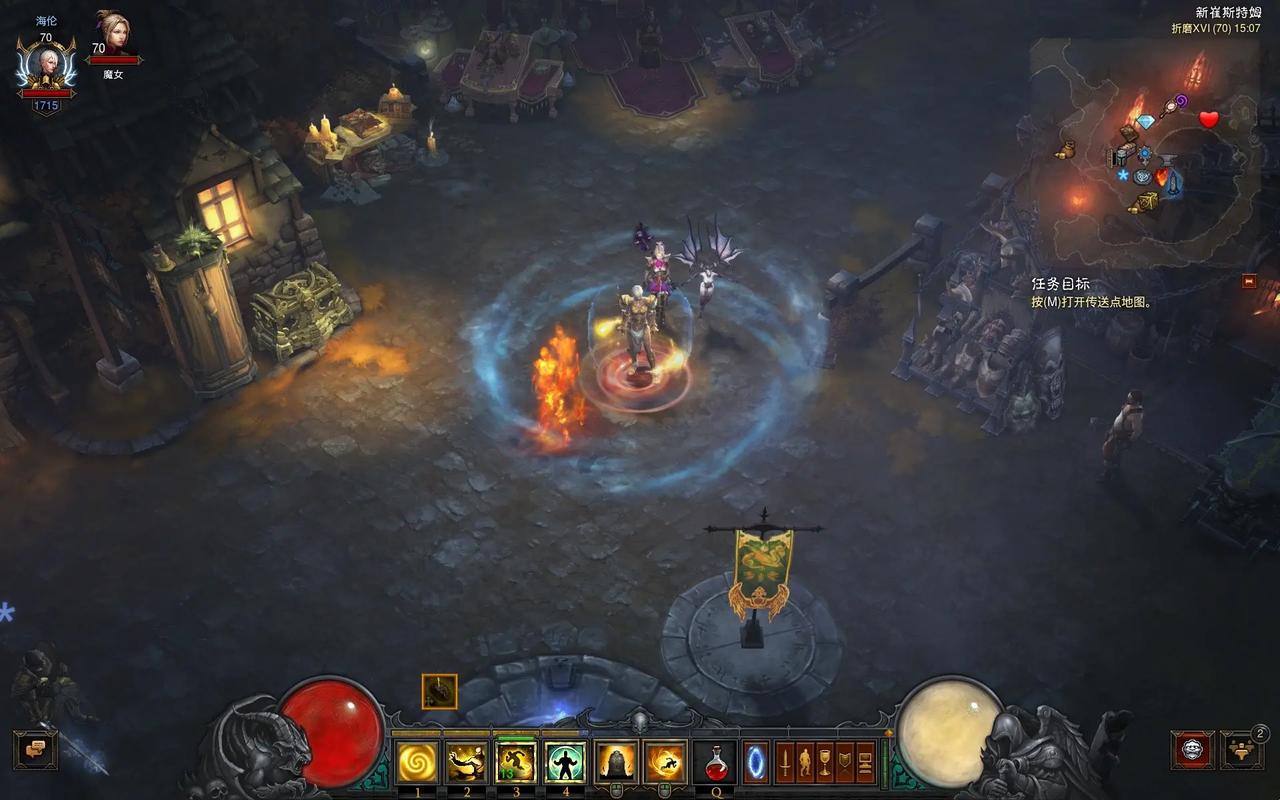Viewport: 1280px width, 800px height.
Task: Open the chat bubble button
Action: coord(35,750)
